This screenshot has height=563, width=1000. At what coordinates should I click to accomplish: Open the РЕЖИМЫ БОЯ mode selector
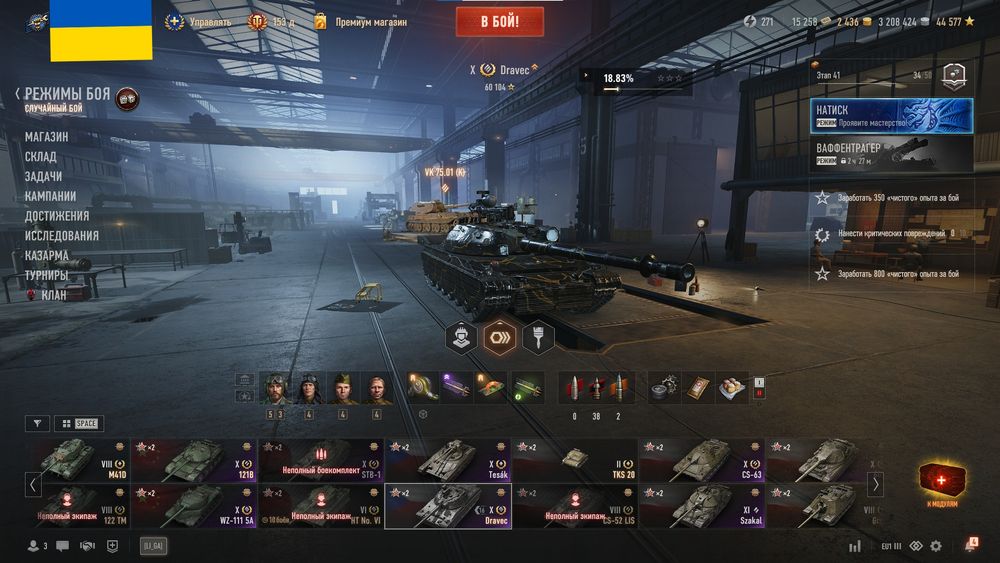[x=68, y=94]
